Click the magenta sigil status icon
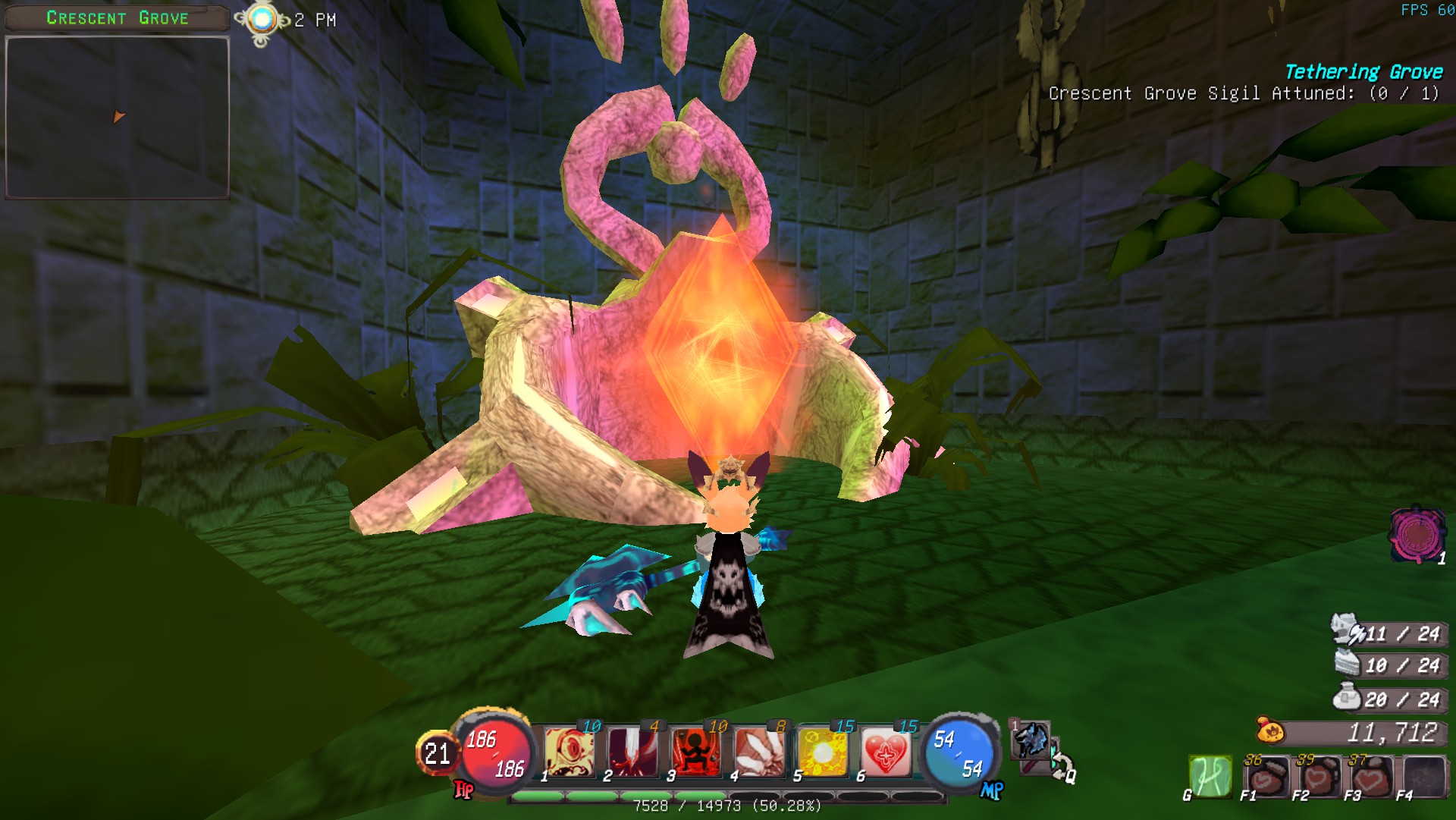1456x820 pixels. (1415, 535)
